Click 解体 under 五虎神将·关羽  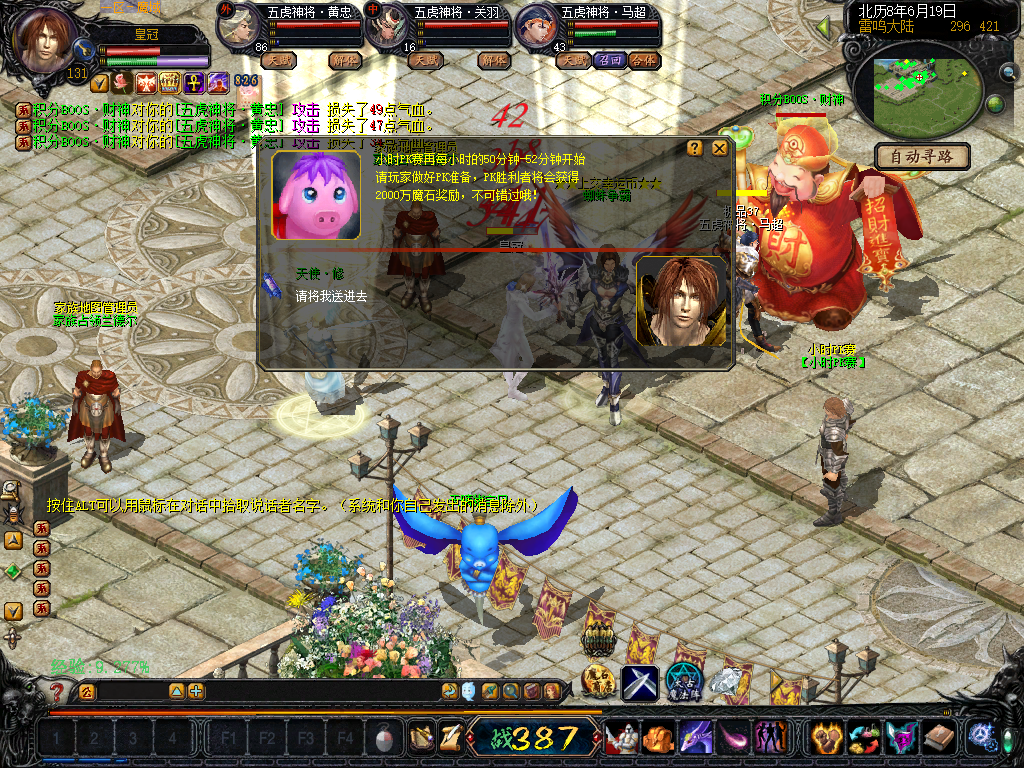coord(493,60)
